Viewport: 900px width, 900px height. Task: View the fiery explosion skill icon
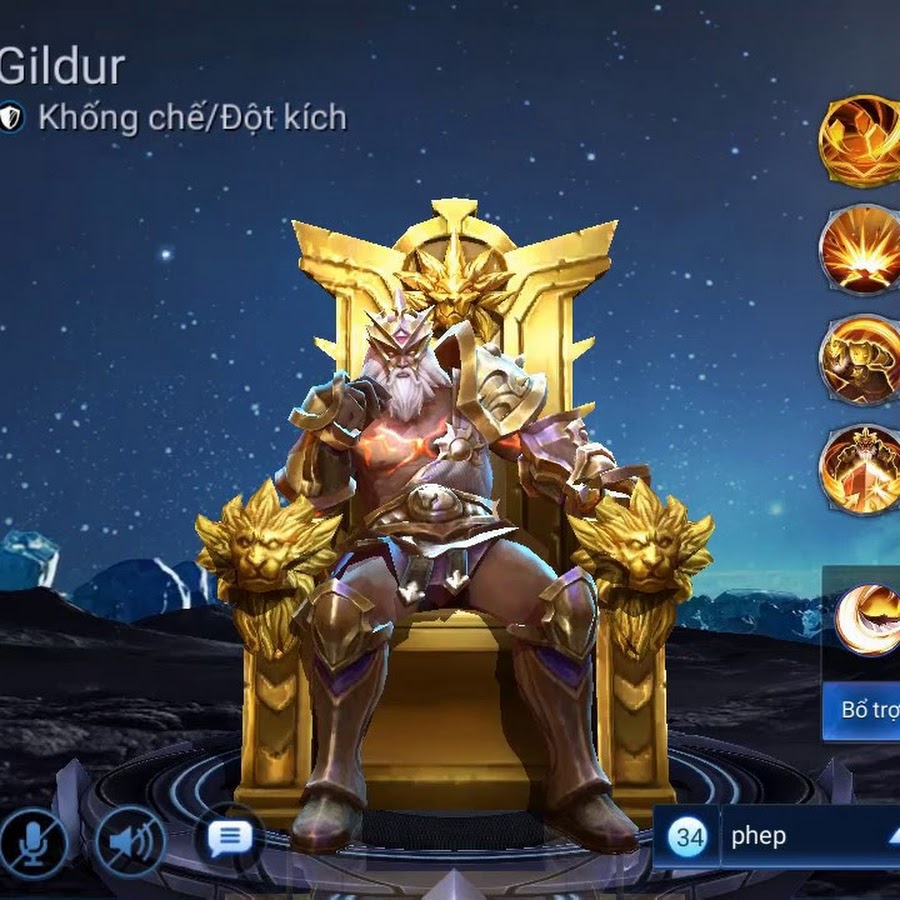[x=860, y=250]
